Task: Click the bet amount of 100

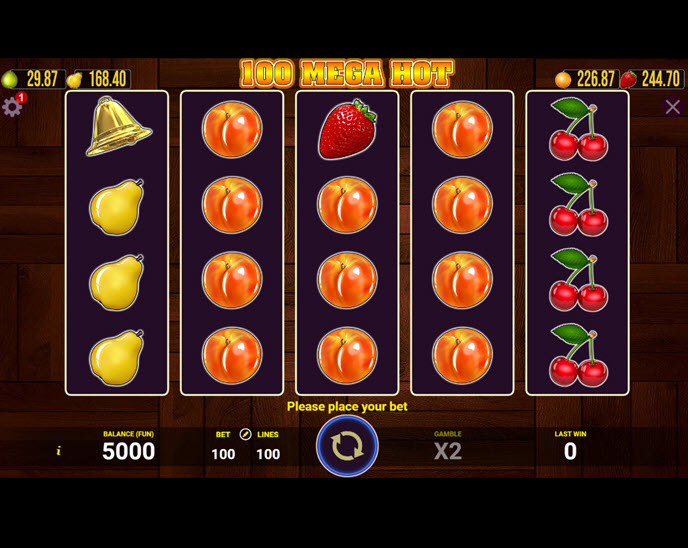Action: point(223,454)
